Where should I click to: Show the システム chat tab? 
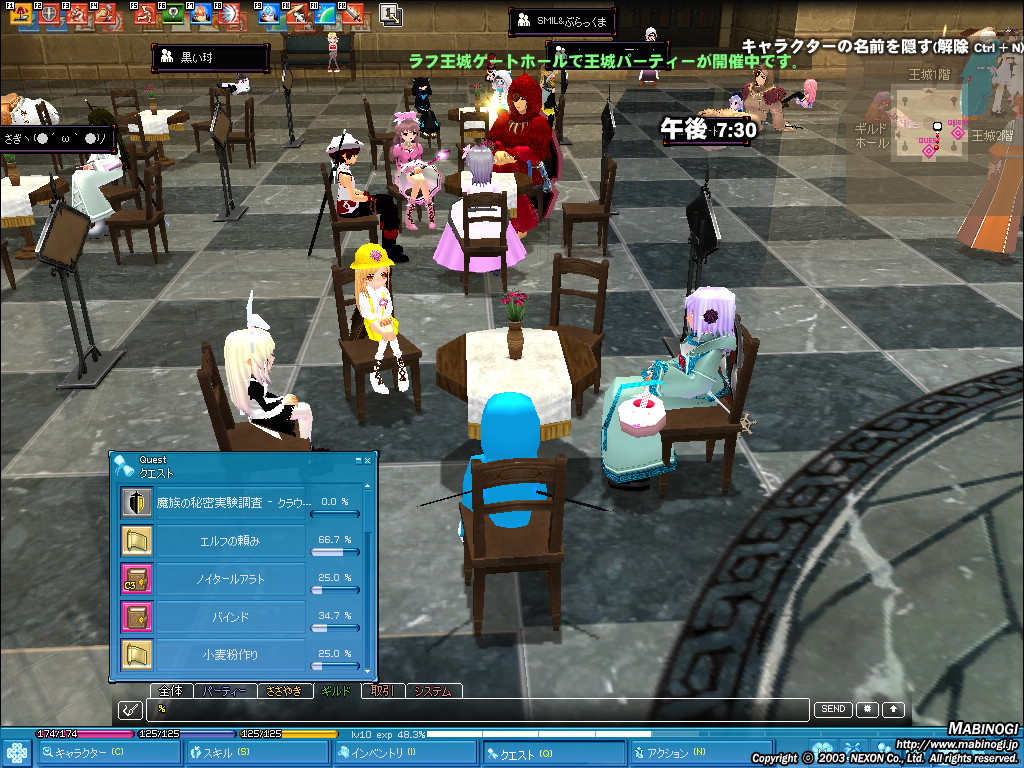click(433, 691)
